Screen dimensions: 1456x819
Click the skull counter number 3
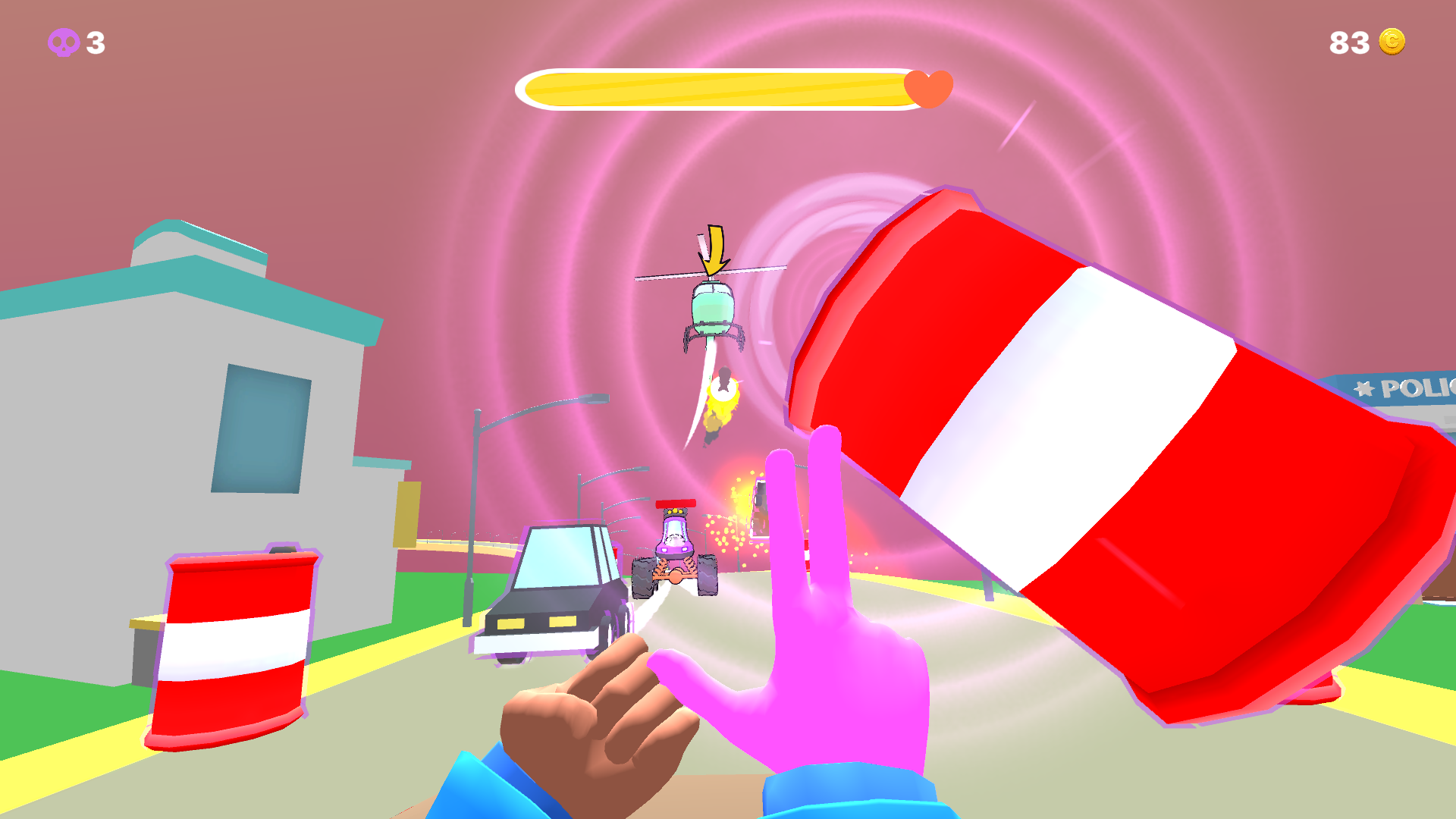[x=94, y=43]
